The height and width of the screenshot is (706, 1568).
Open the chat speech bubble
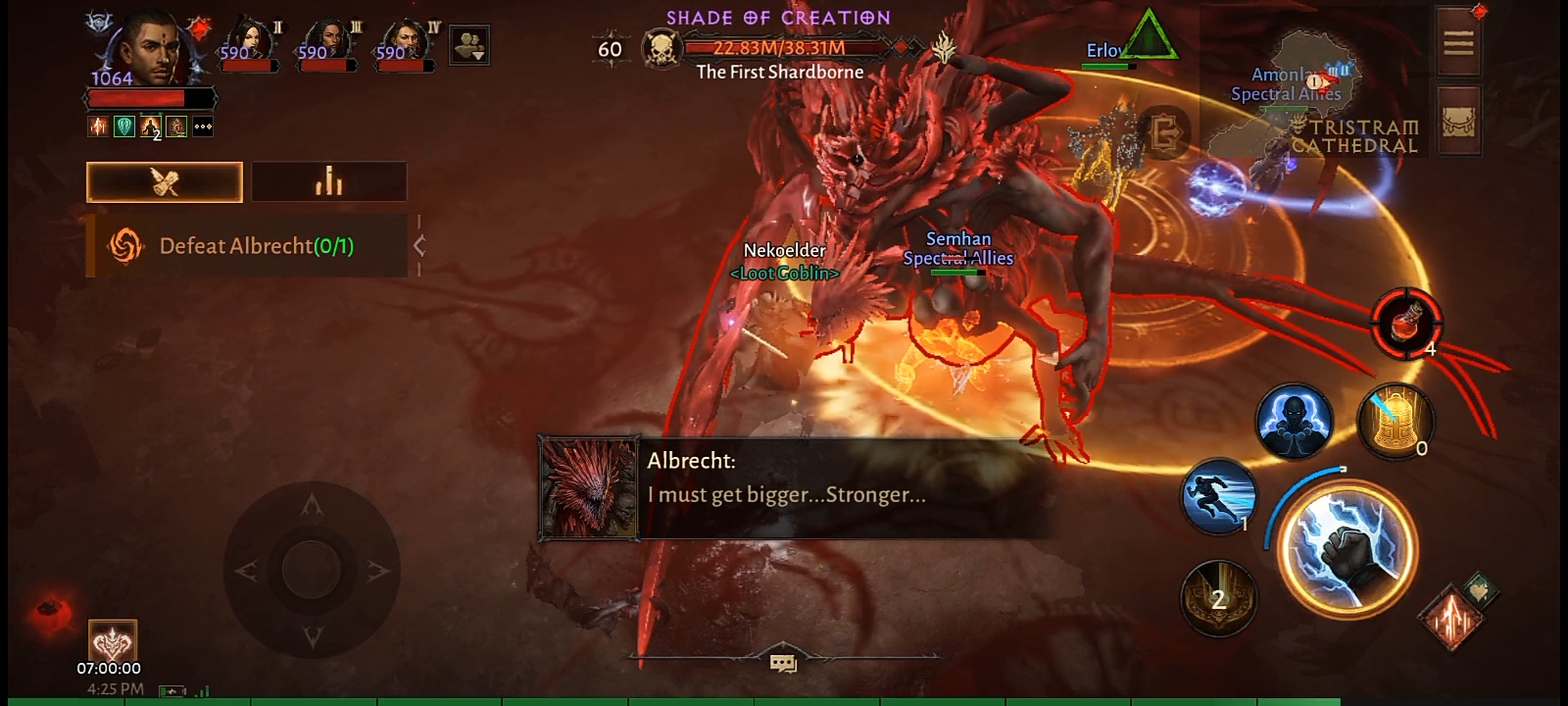783,664
